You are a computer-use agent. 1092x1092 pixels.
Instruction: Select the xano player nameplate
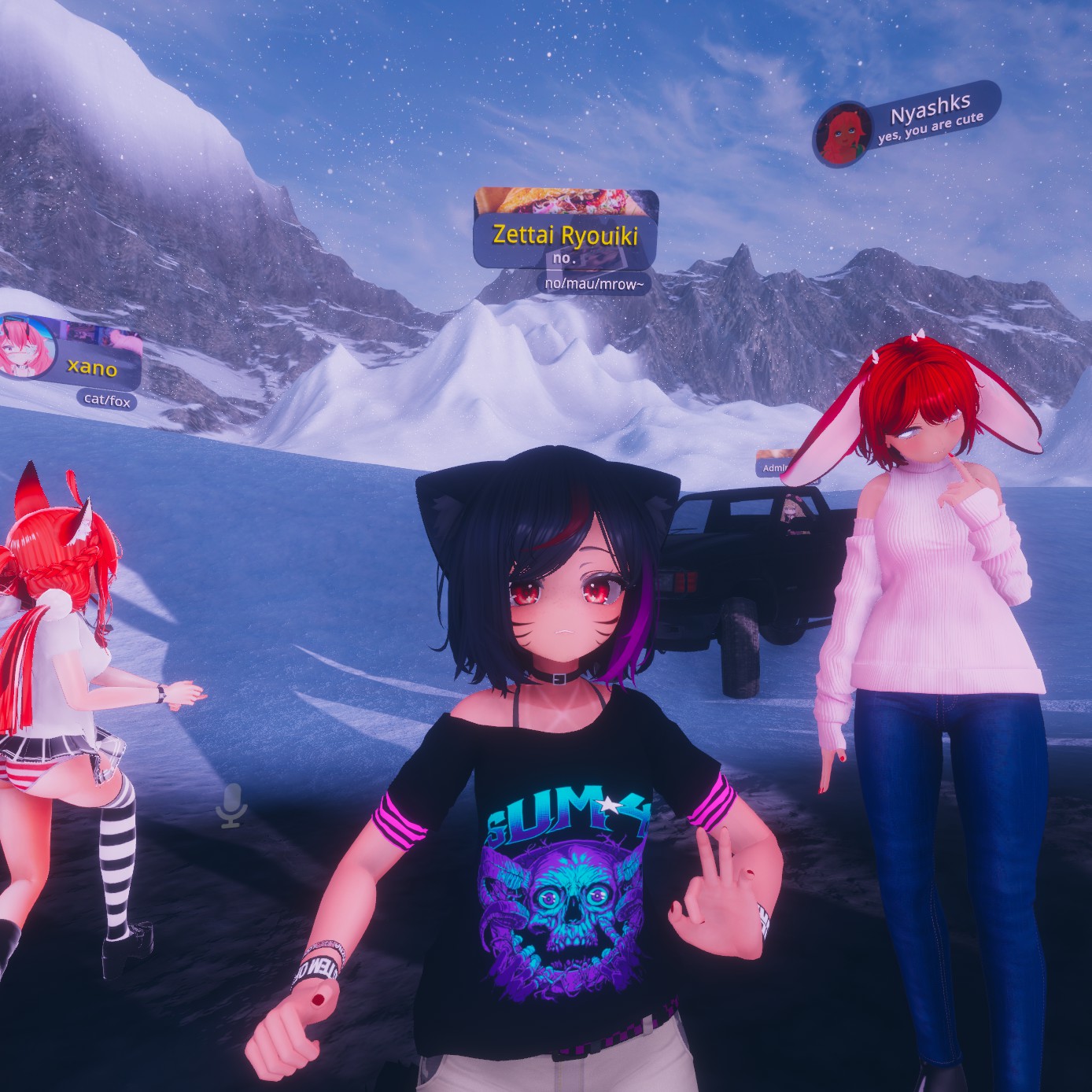93,367
